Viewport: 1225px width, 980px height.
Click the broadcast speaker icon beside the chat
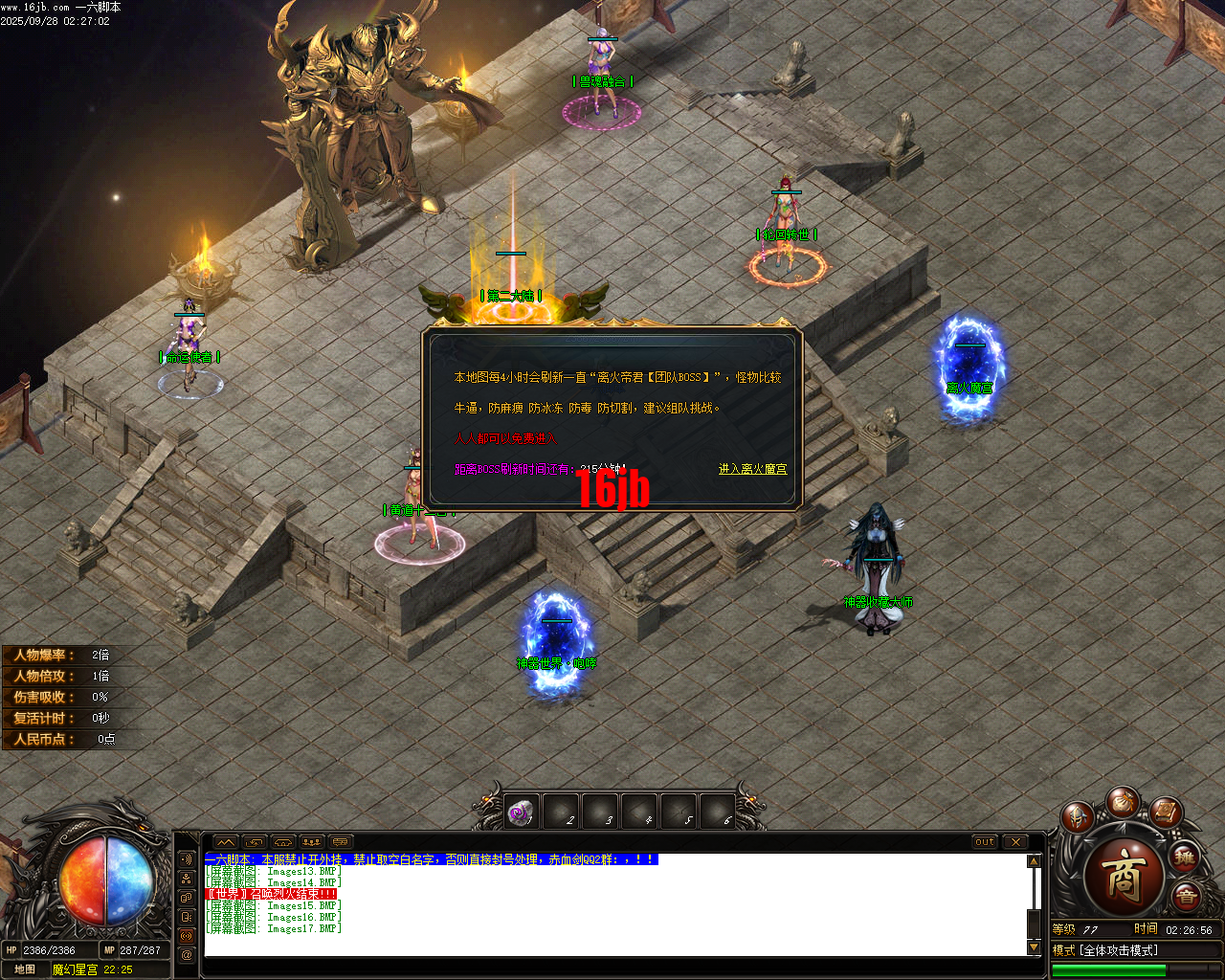[187, 859]
